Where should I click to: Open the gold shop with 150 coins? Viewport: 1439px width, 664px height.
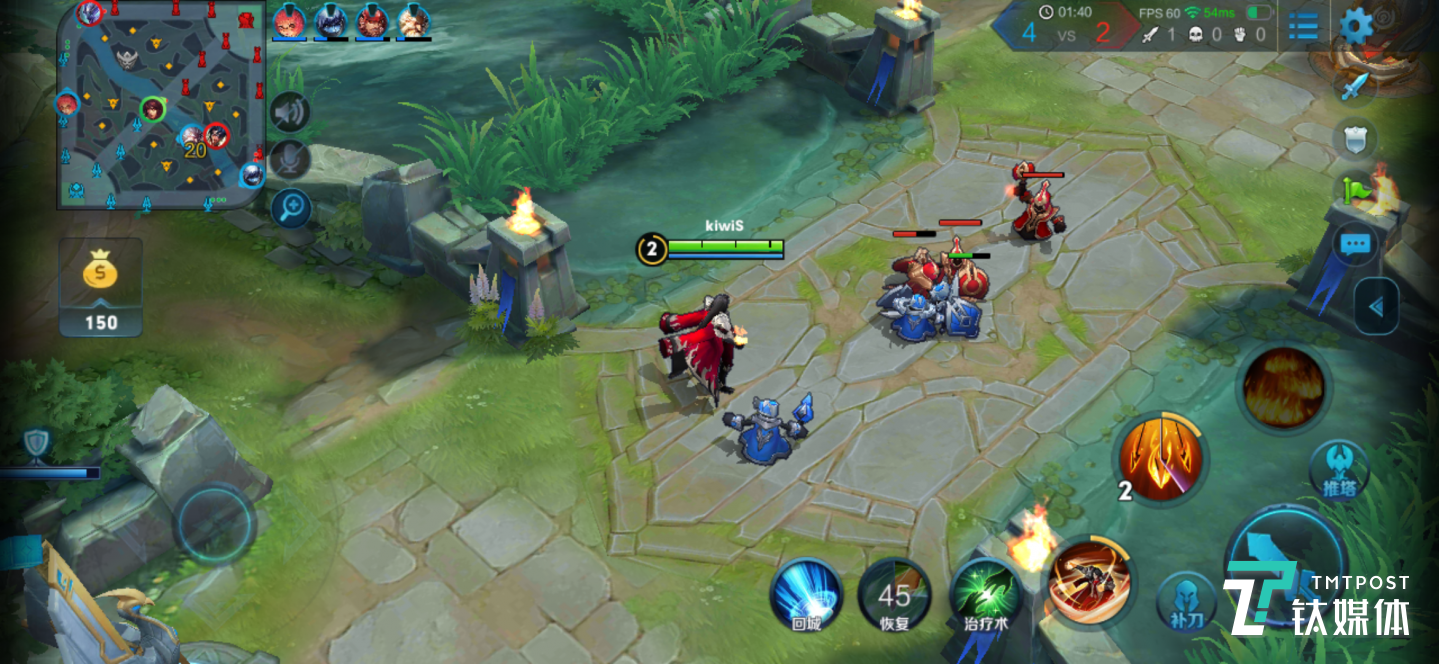[100, 285]
